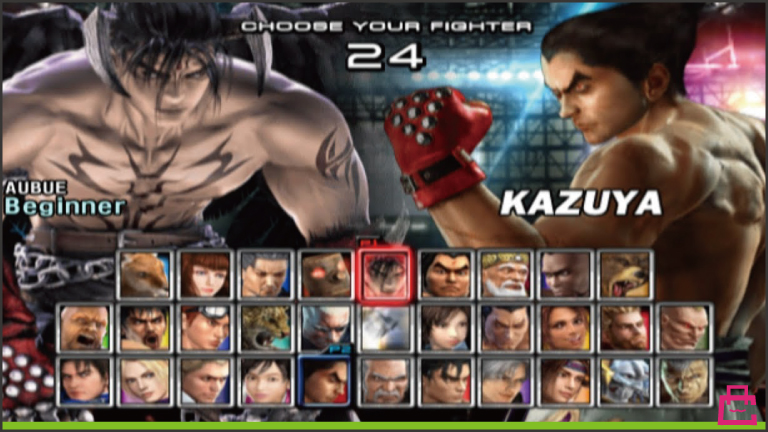Choose the blue-outlined player two portrait
768x432 pixels.
pyautogui.click(x=325, y=380)
